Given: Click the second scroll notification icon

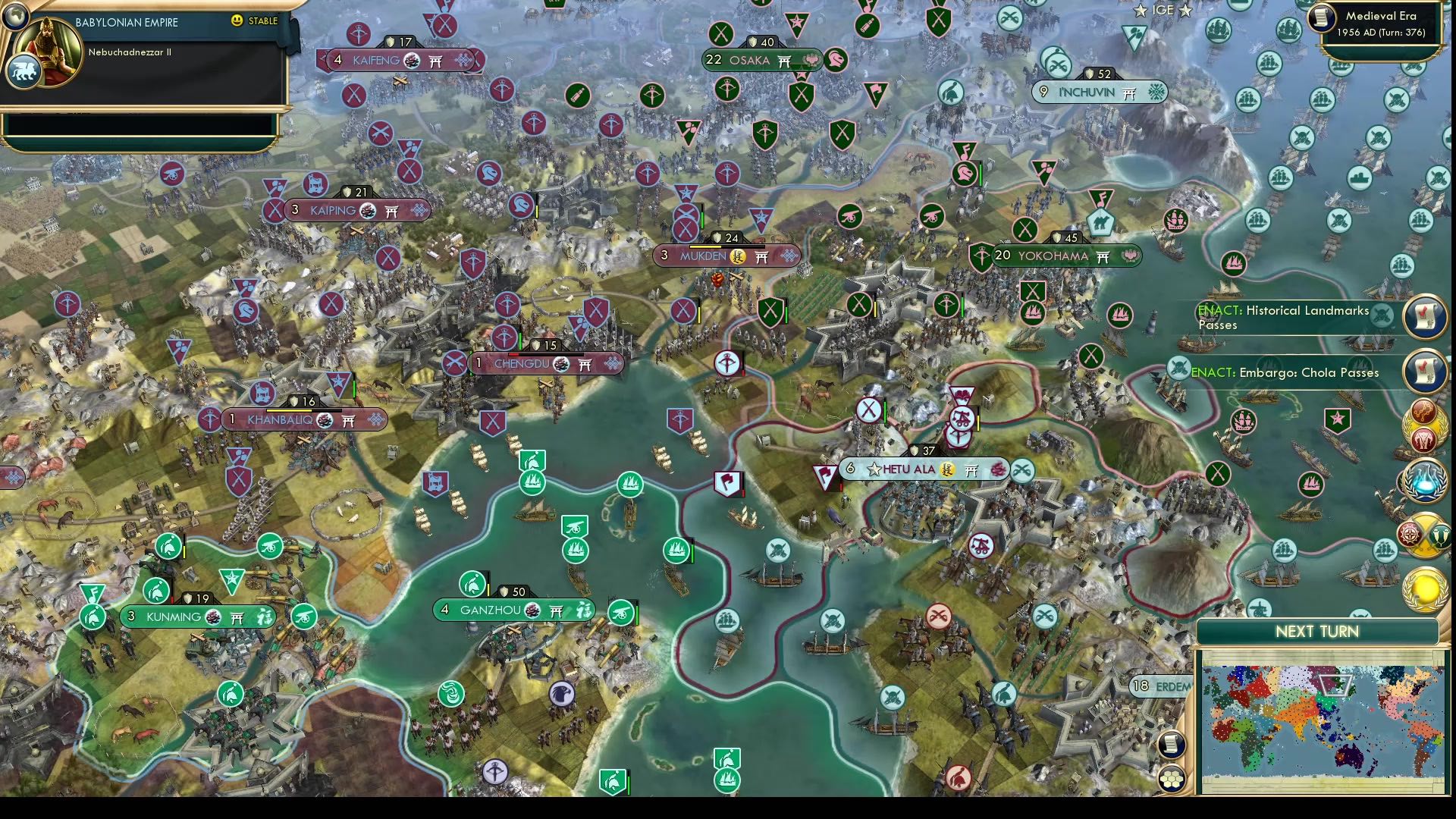Looking at the screenshot, I should 1424,372.
